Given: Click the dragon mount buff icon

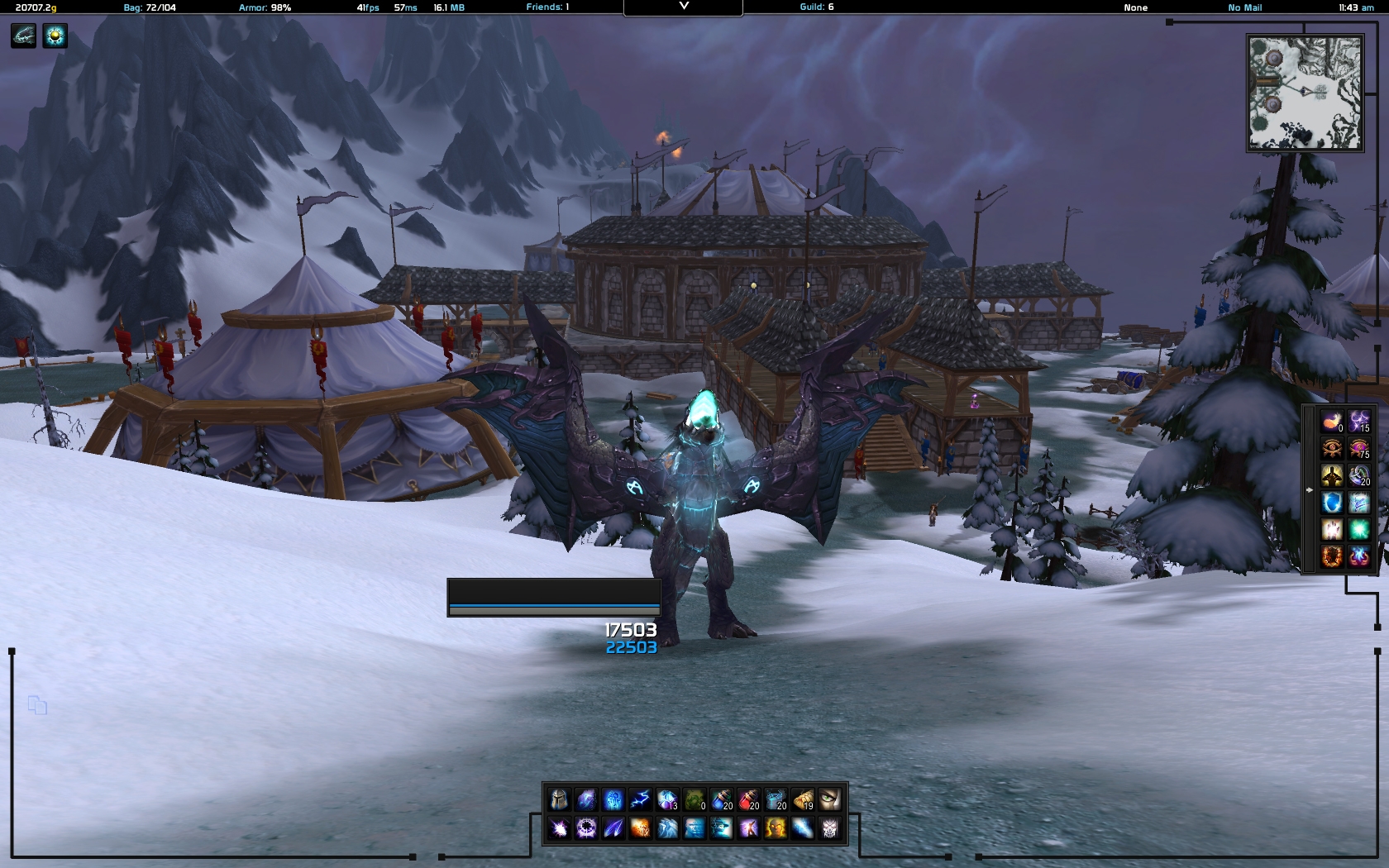Looking at the screenshot, I should 23,36.
